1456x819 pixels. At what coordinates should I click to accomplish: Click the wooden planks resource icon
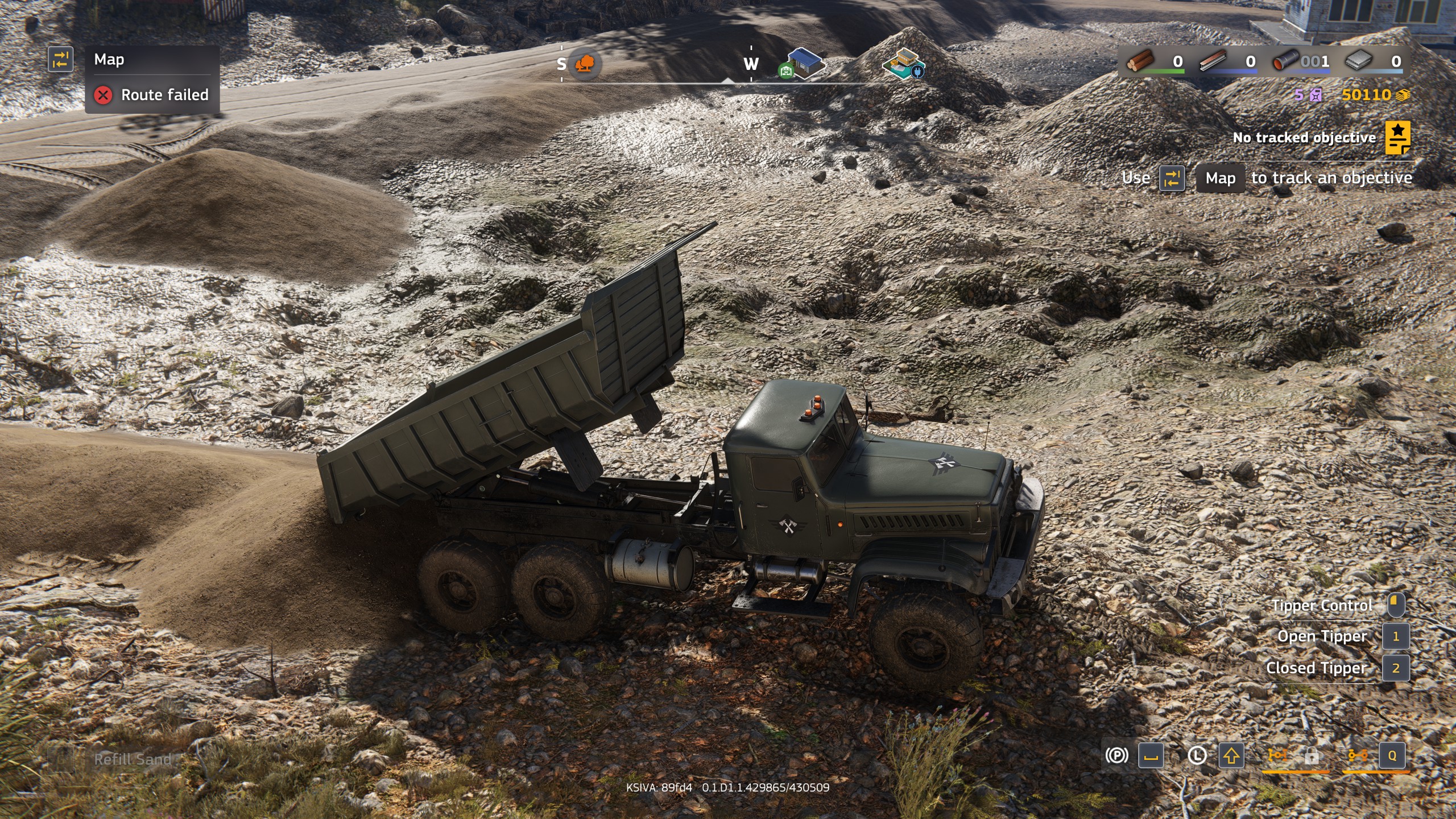[1214, 61]
